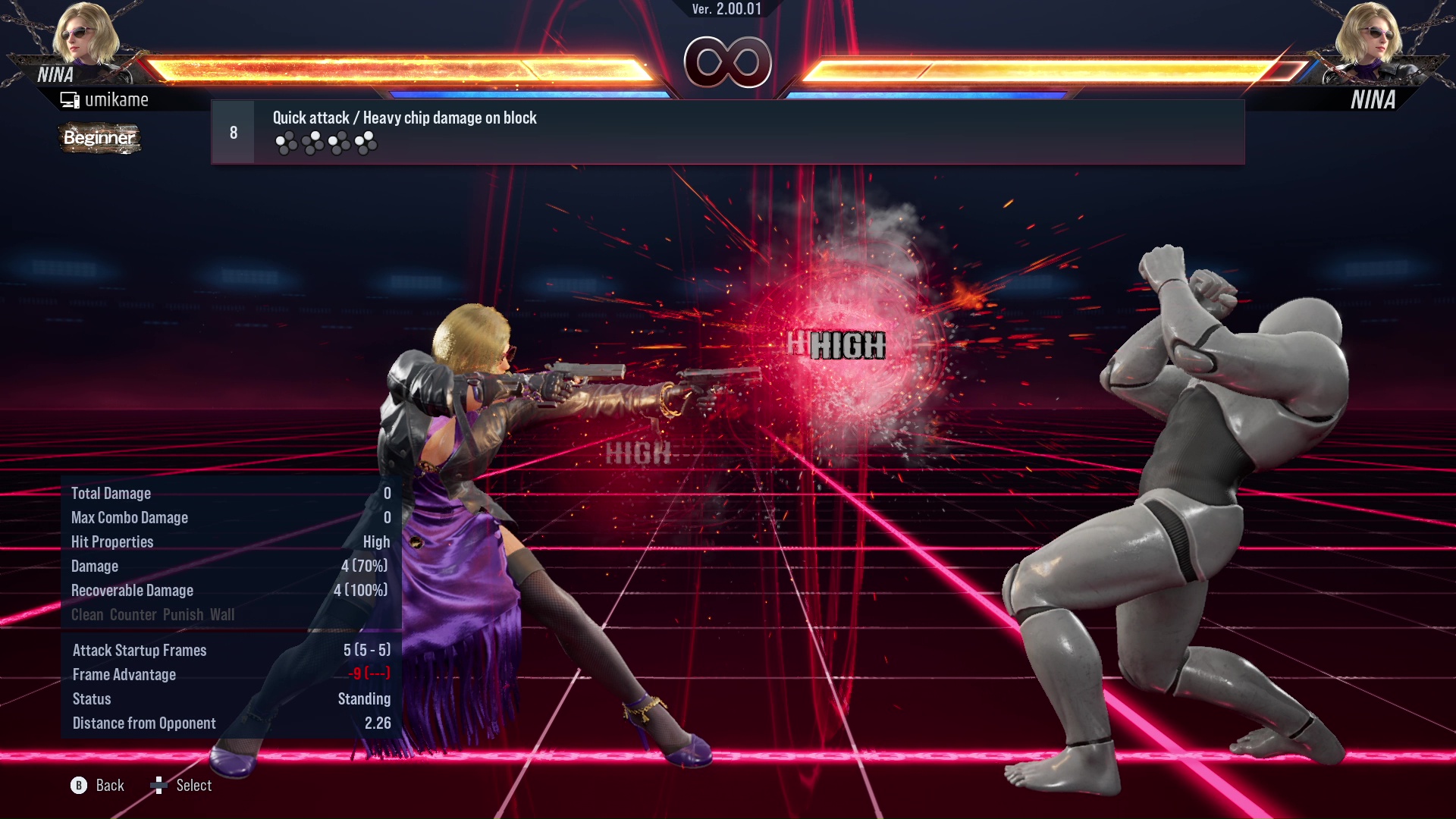
Task: Click the PC platform icon beside umikame
Action: coord(71,99)
